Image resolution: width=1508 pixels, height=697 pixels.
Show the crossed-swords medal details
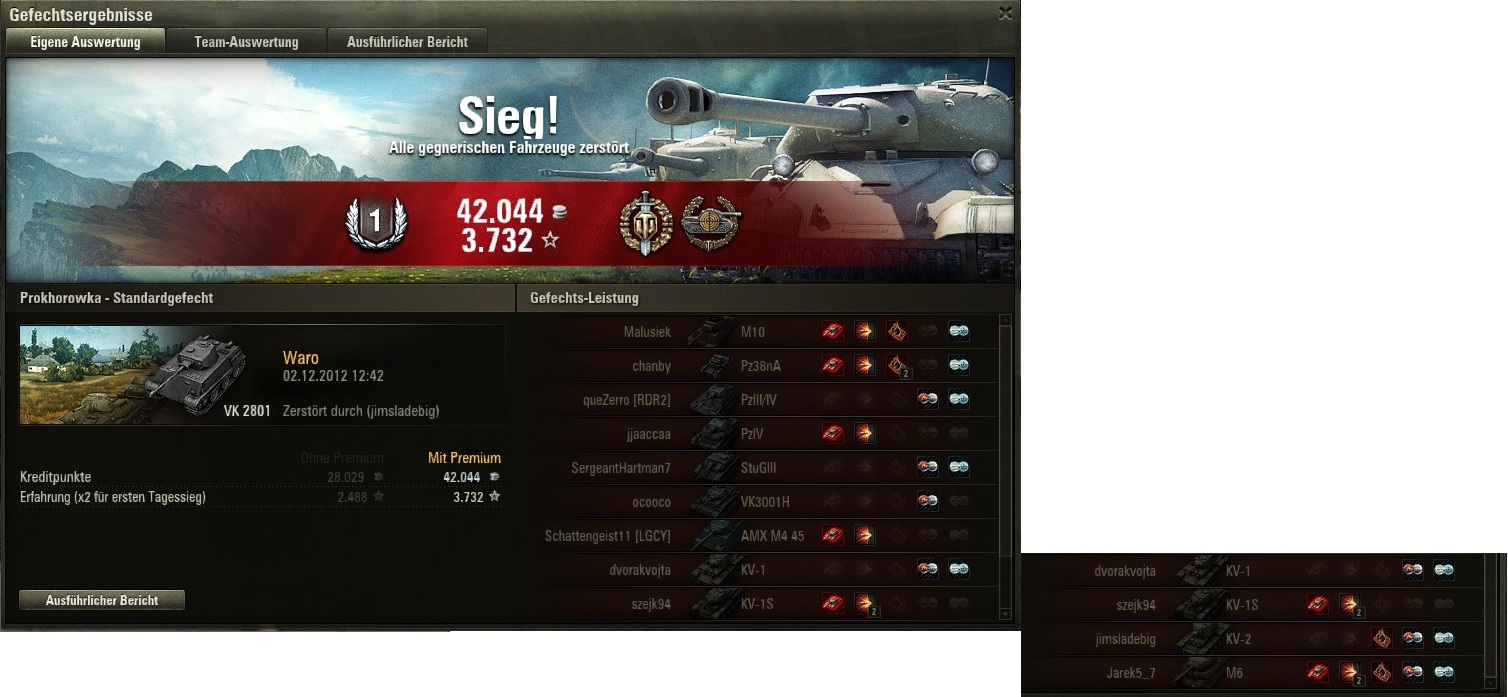click(645, 222)
